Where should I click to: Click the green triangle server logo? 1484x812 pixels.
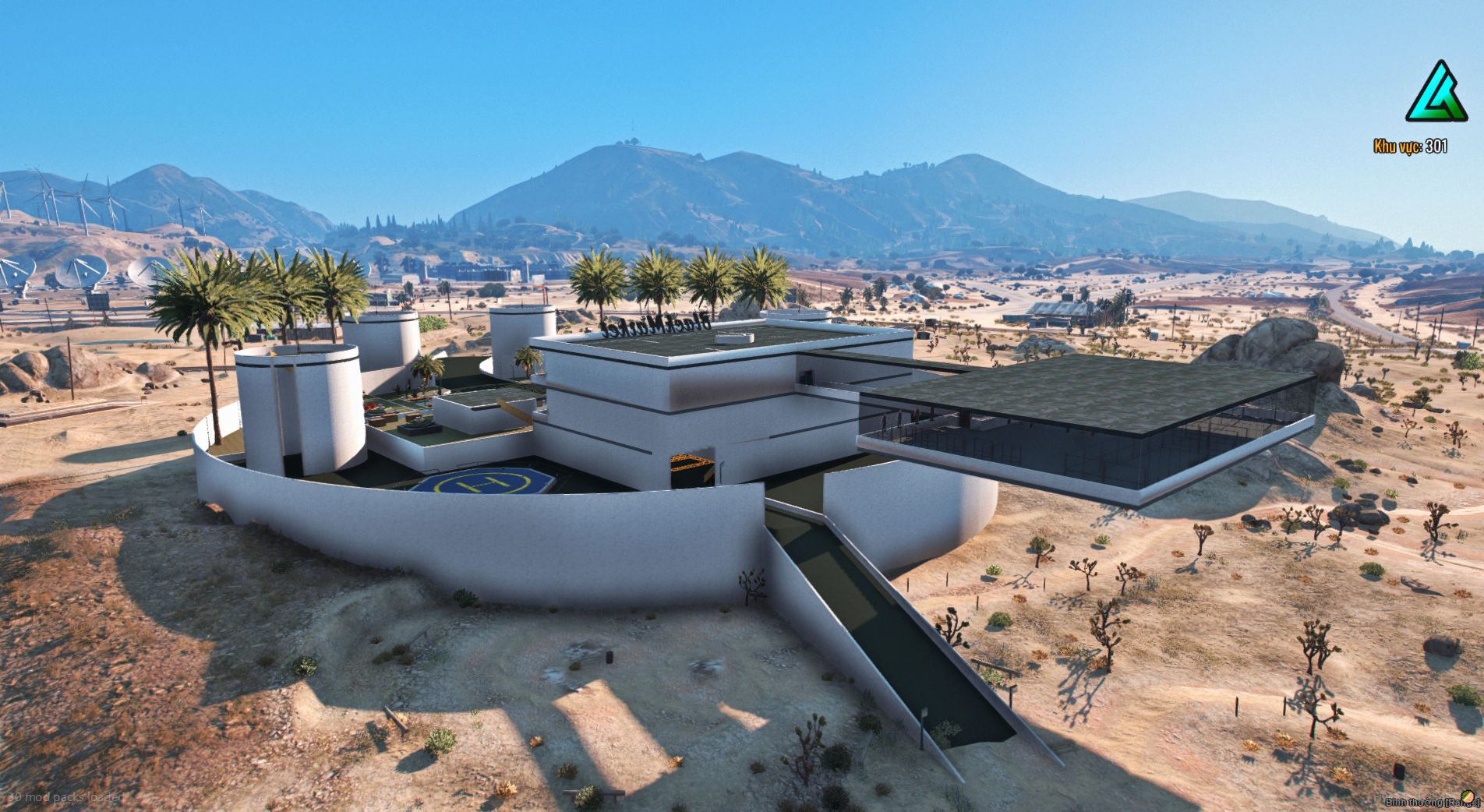1436,93
